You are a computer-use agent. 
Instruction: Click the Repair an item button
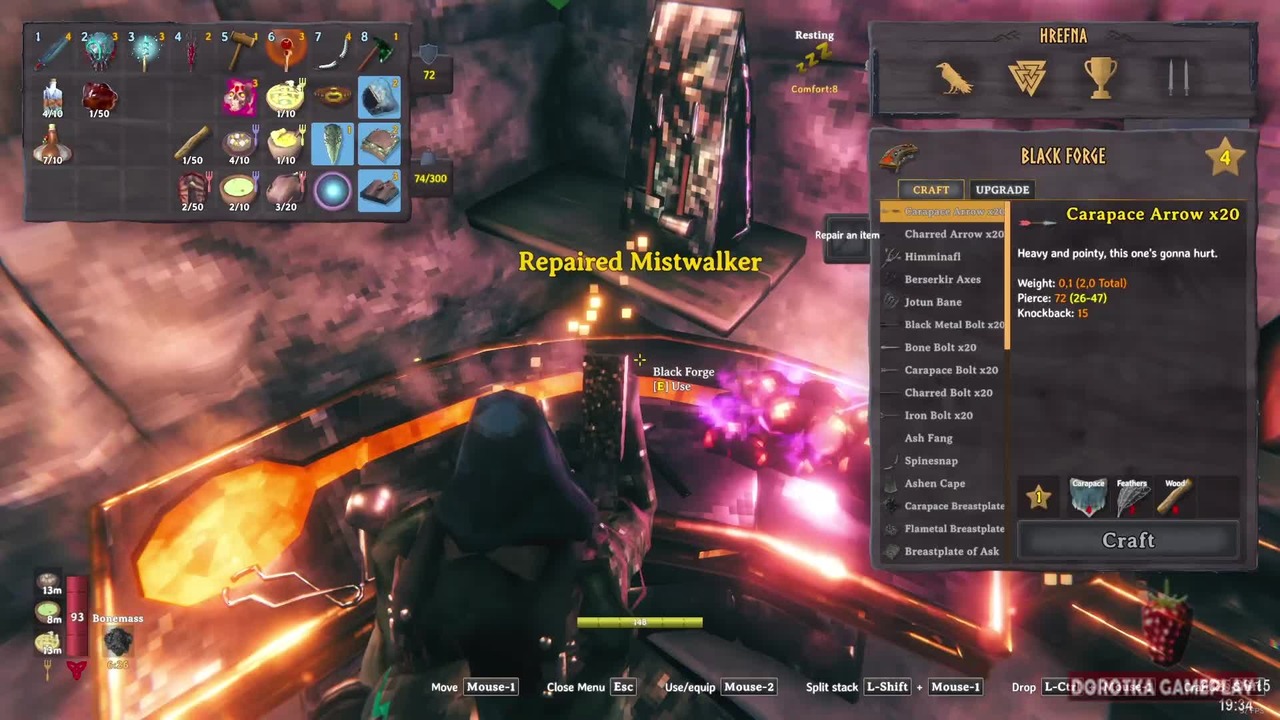pyautogui.click(x=846, y=236)
